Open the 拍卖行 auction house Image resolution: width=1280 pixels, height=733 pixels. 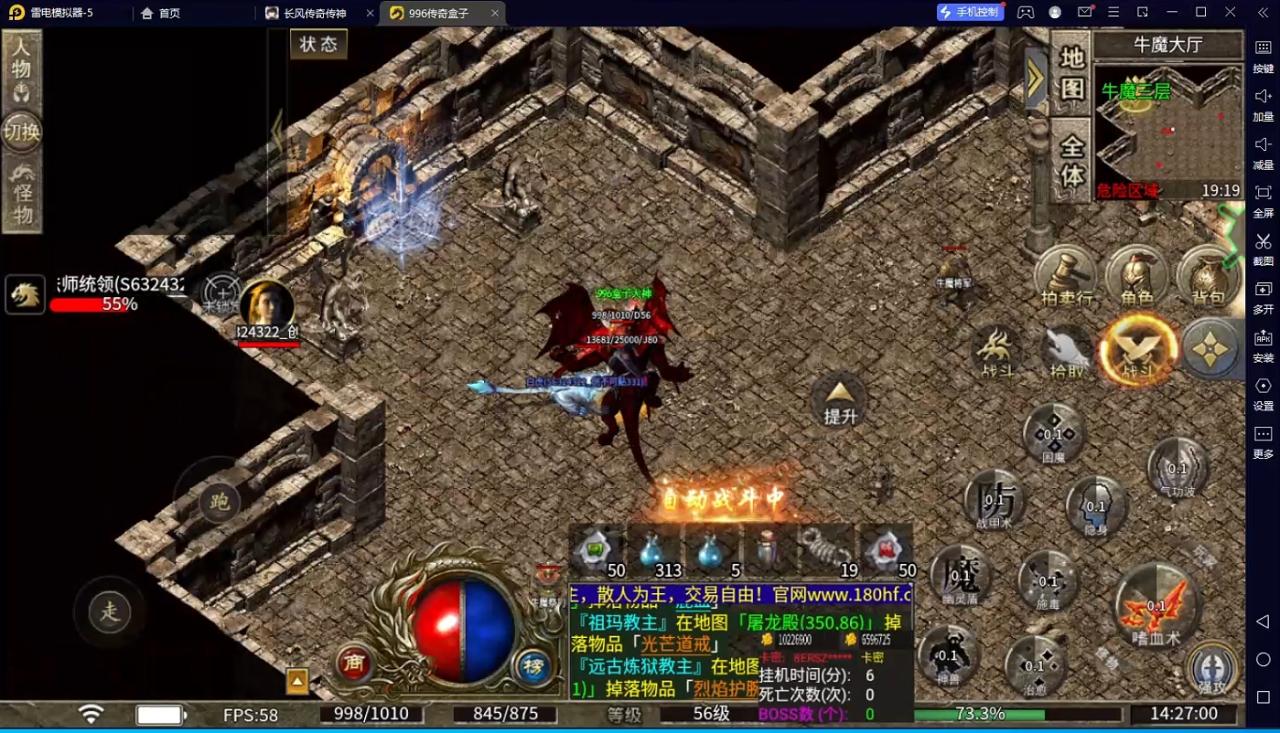1066,274
